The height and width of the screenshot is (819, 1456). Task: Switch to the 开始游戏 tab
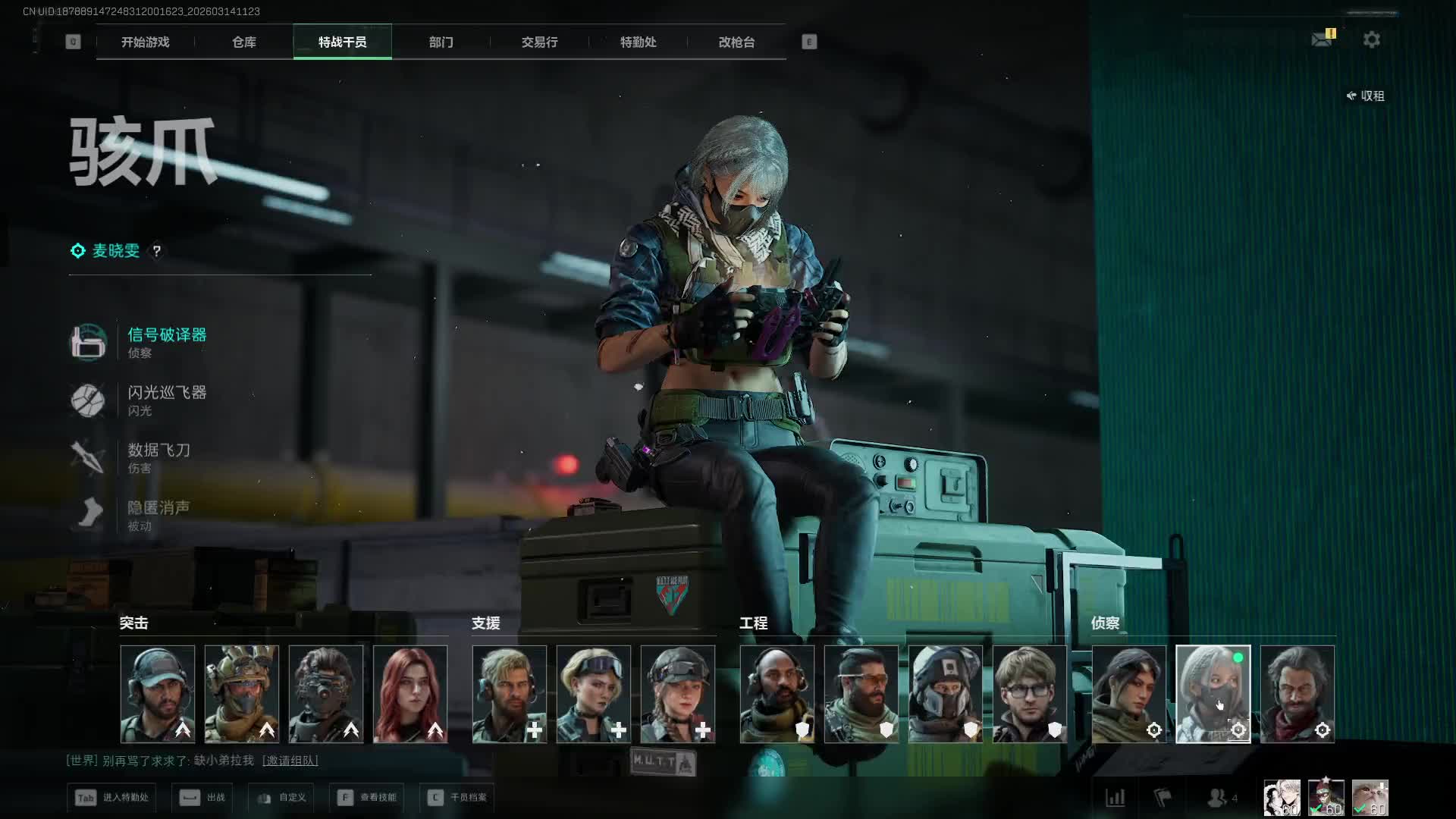145,42
